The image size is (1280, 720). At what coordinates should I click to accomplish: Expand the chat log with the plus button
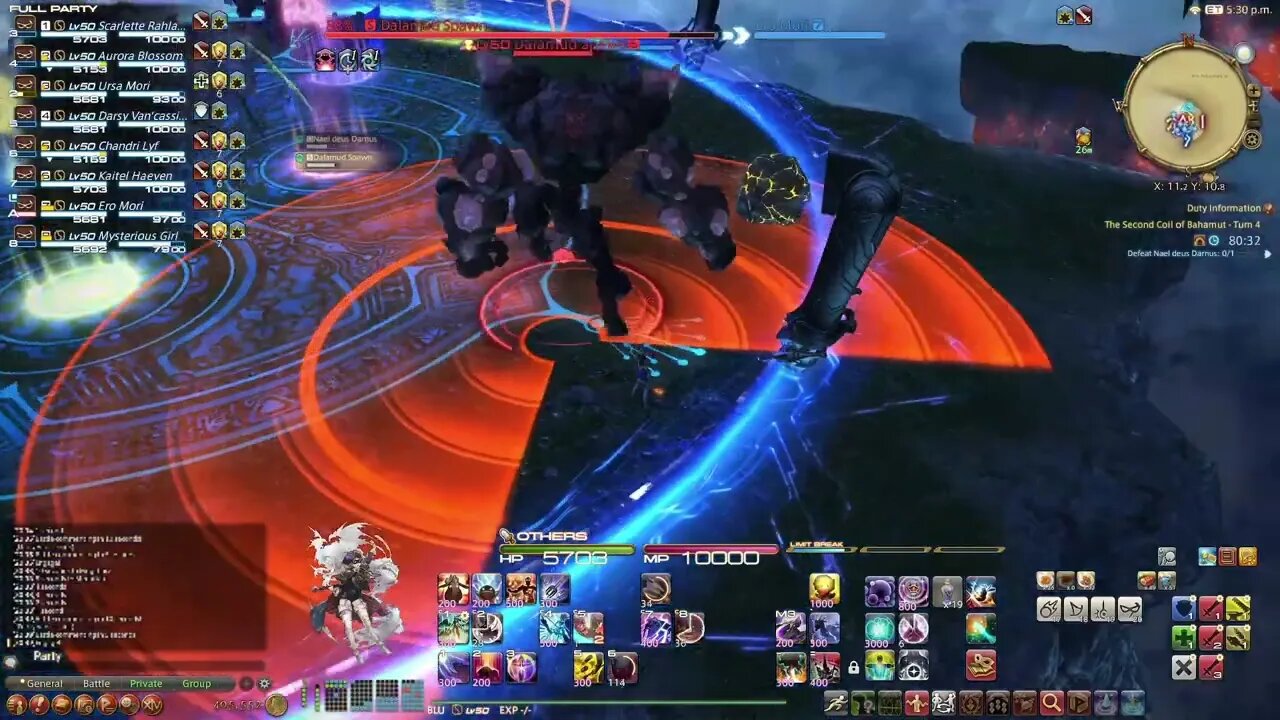pyautogui.click(x=245, y=683)
